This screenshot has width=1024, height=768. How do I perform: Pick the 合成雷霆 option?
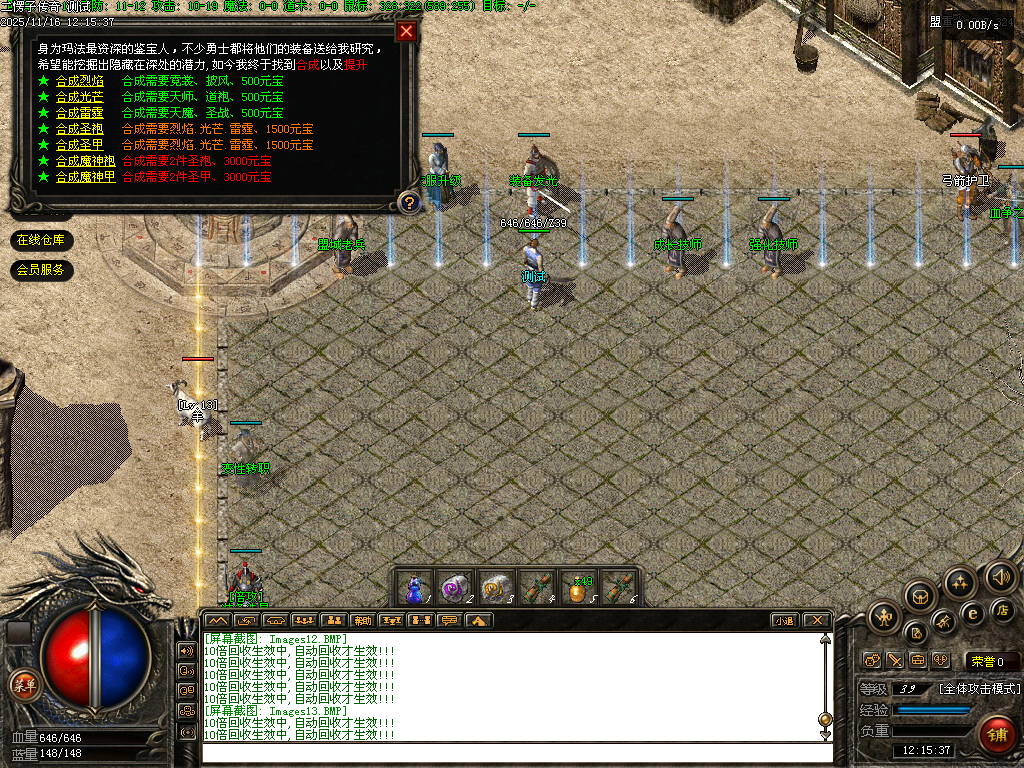coord(79,113)
